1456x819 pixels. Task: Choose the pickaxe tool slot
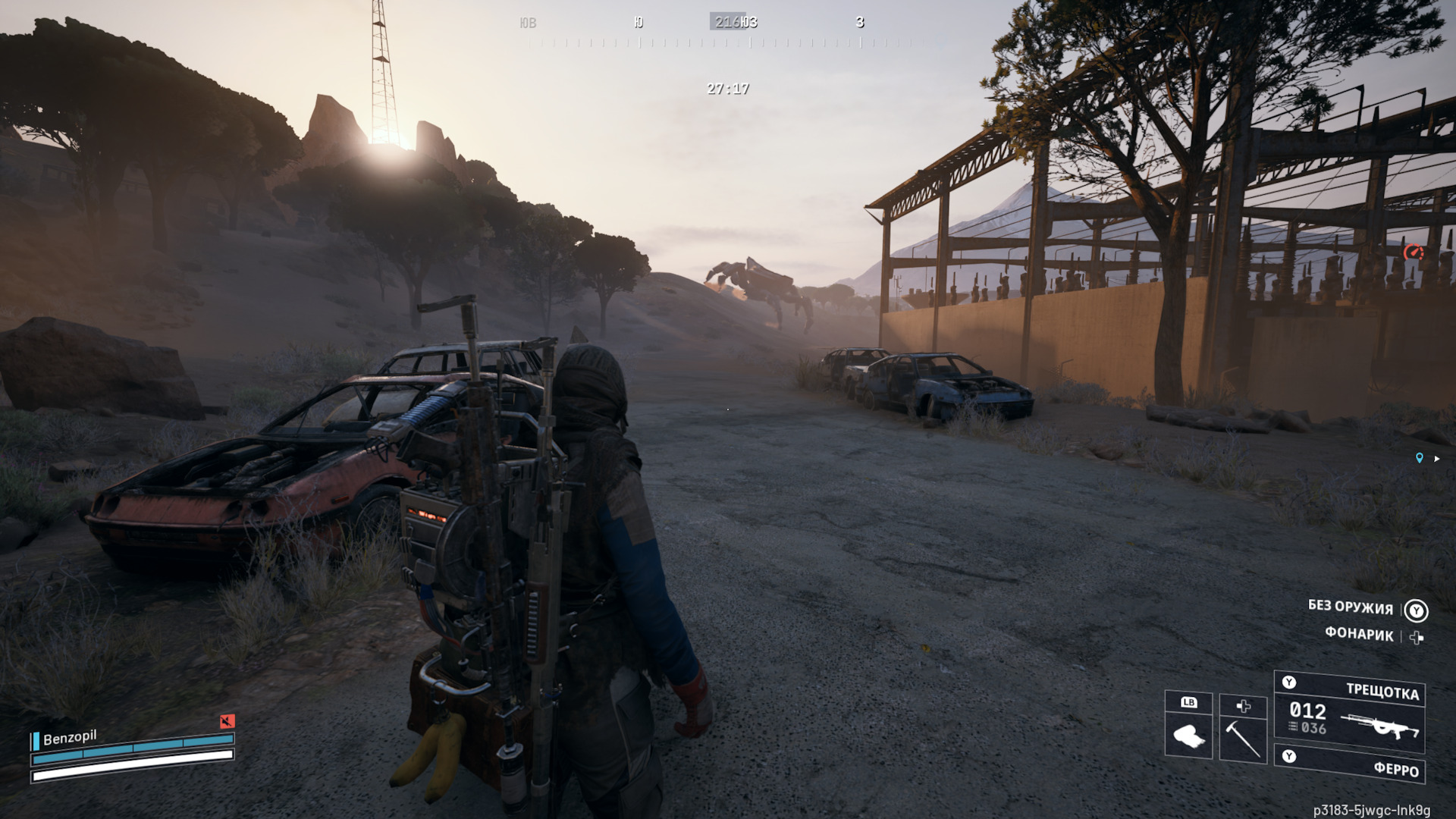[1243, 730]
